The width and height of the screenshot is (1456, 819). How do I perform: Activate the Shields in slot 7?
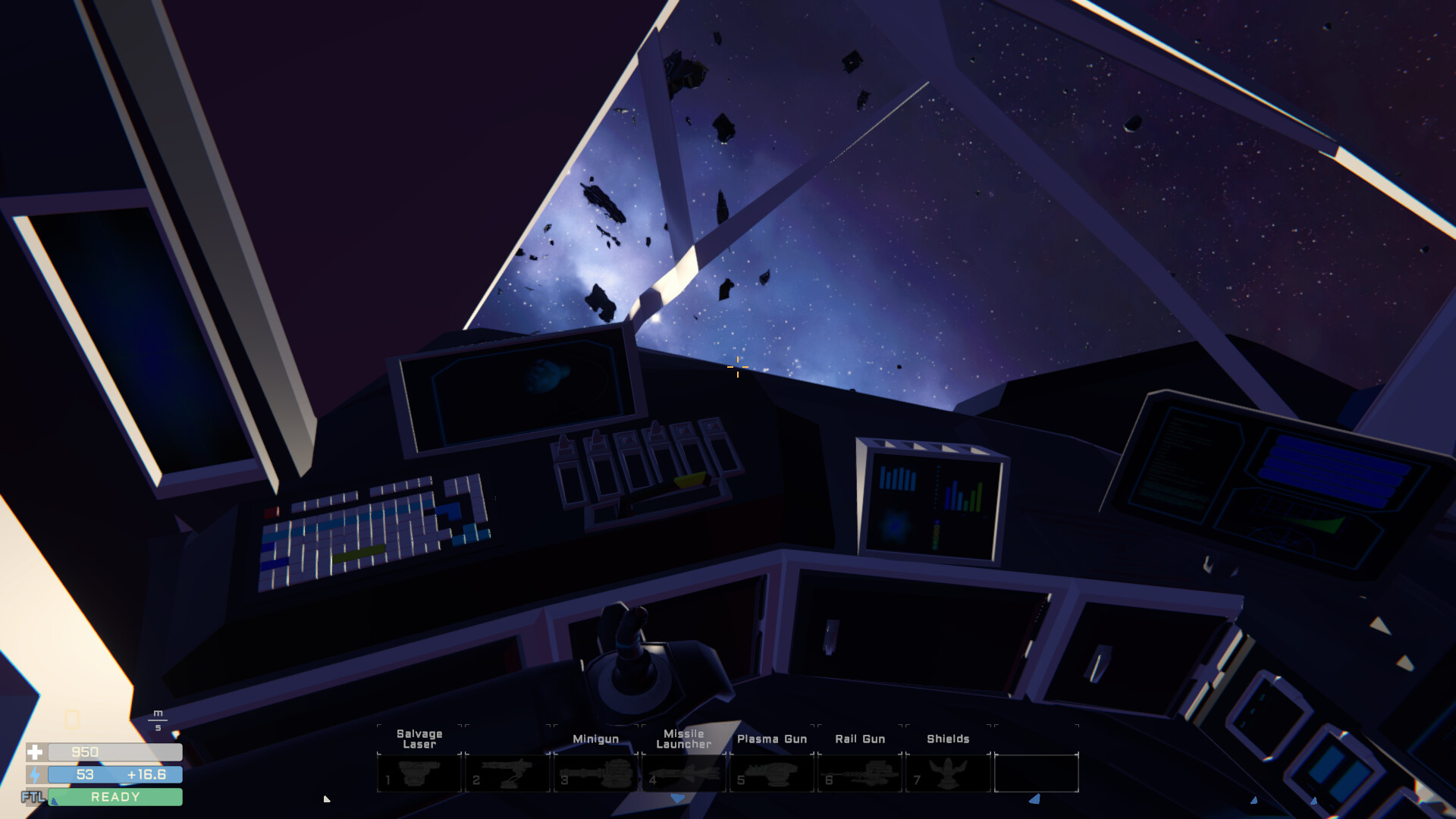(x=948, y=772)
